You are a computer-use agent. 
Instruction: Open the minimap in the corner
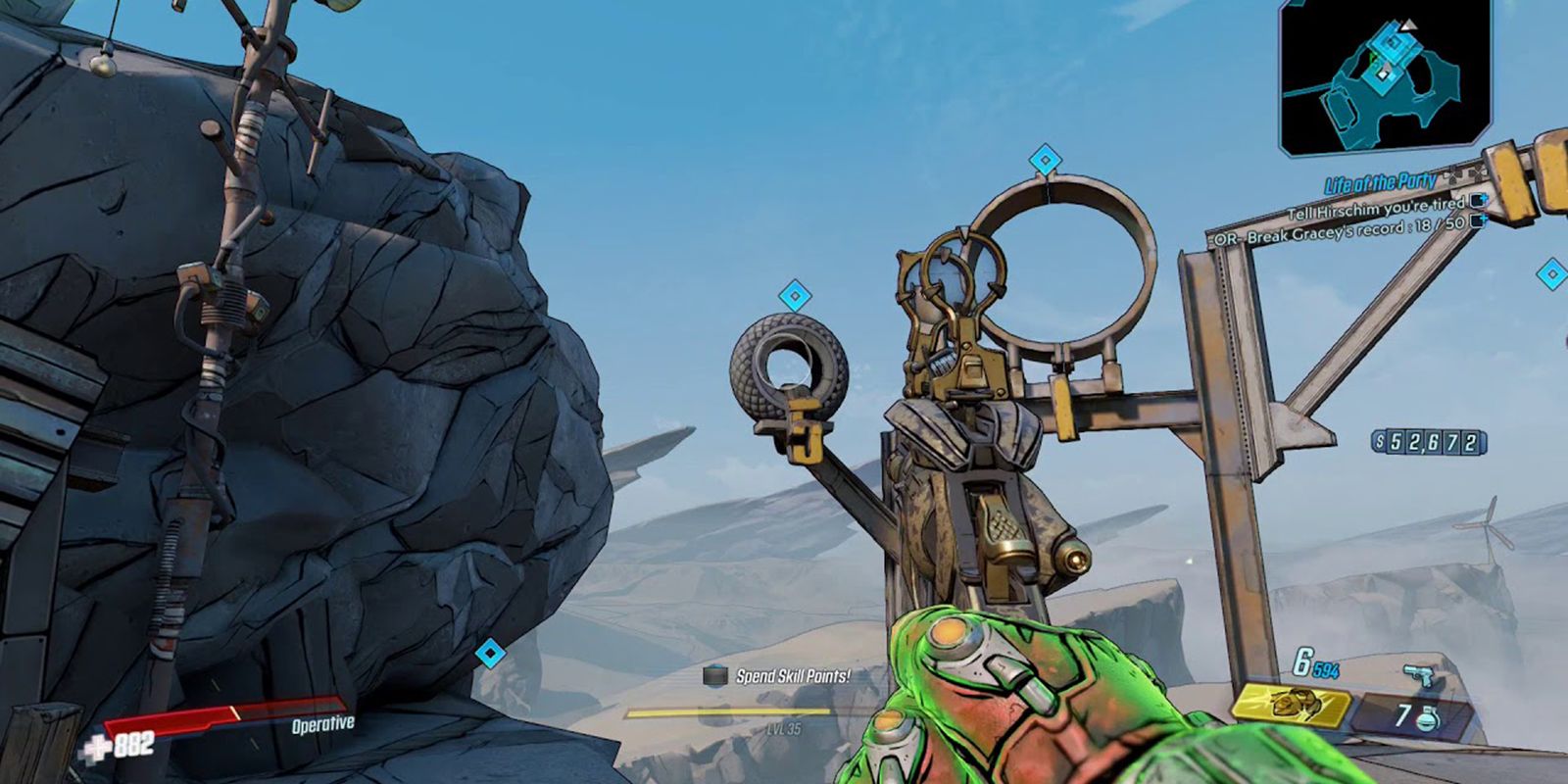pos(1385,77)
